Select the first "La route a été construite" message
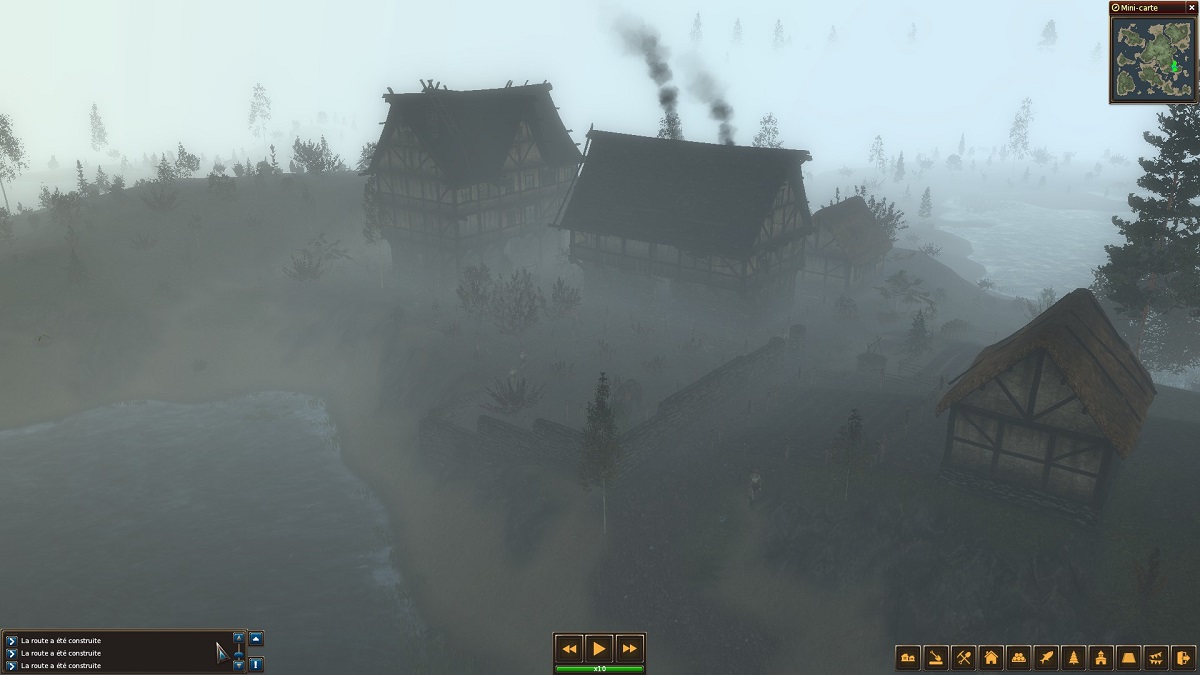Viewport: 1200px width, 675px height. [61, 640]
